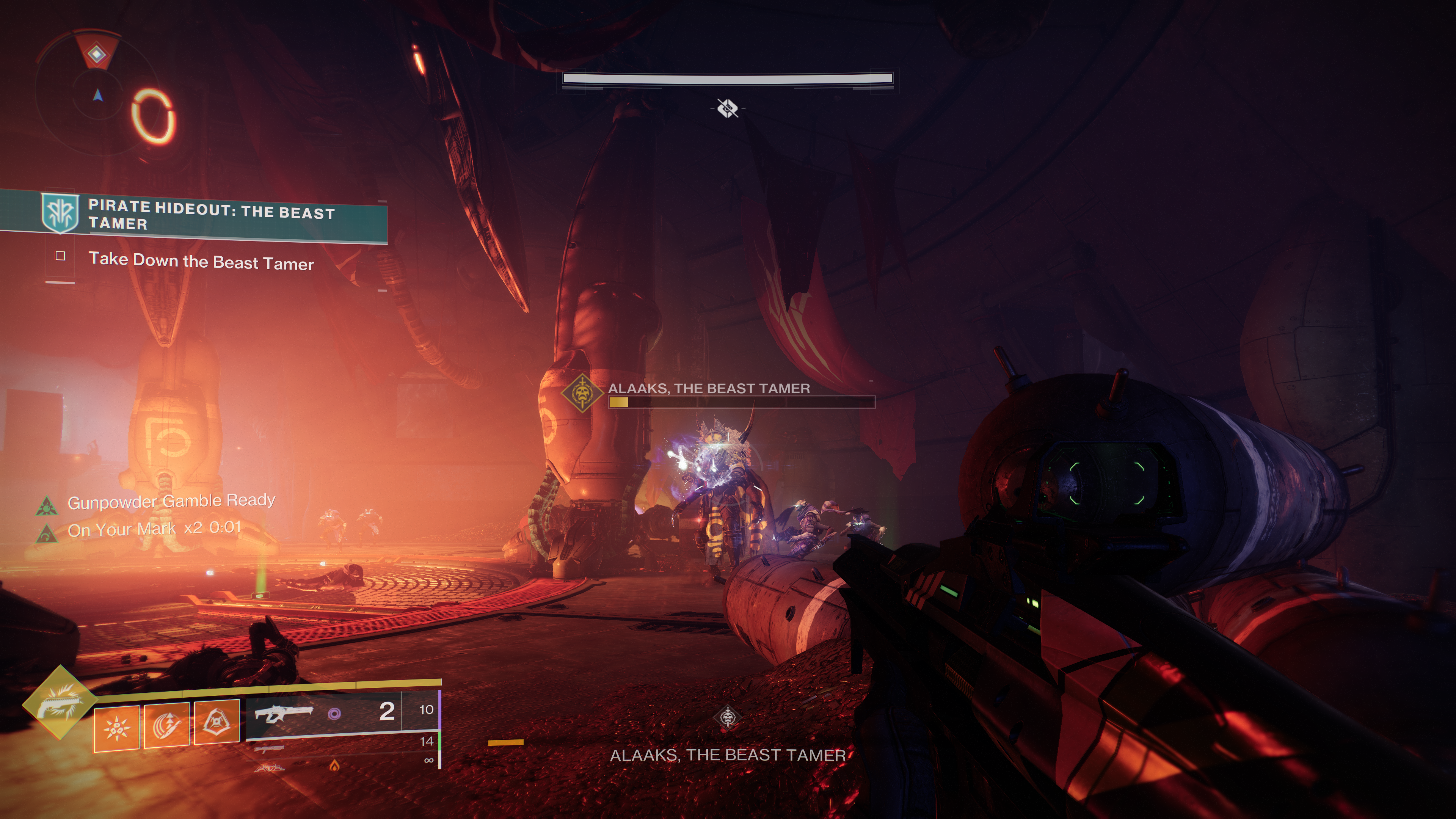Select the On Your Mark buff icon

[46, 533]
